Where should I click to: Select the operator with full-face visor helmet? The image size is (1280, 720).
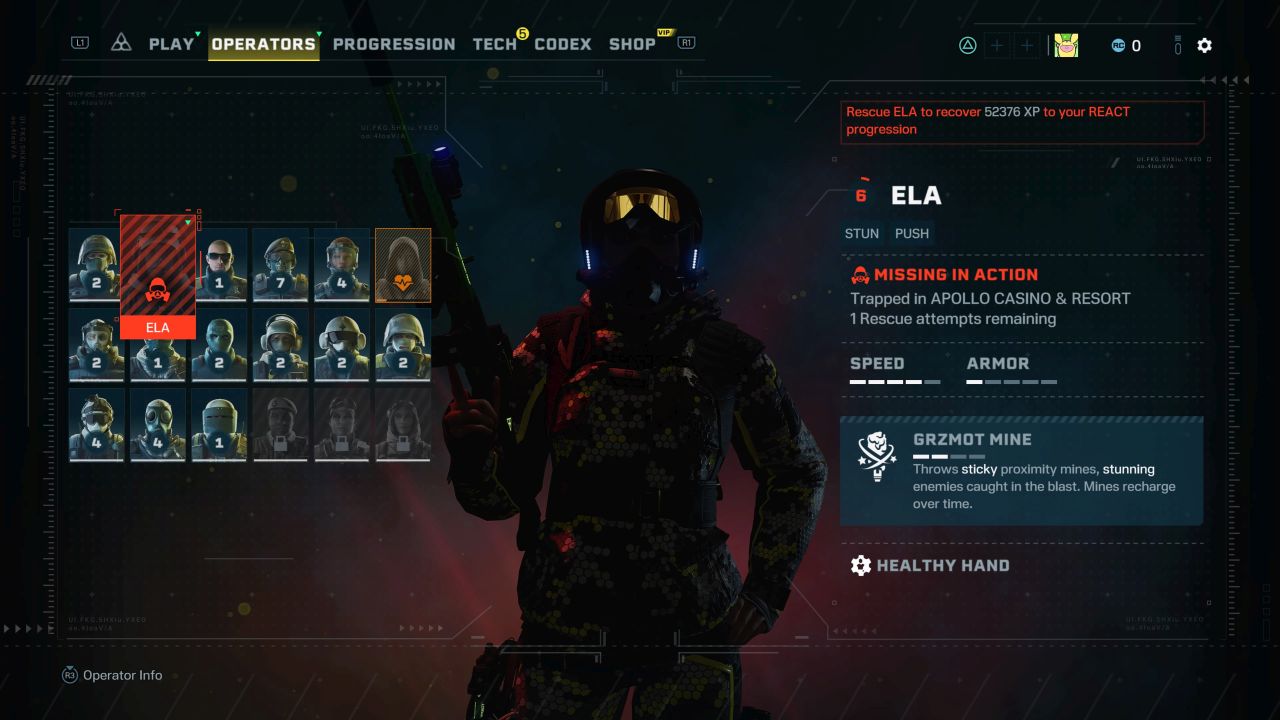tap(219, 424)
